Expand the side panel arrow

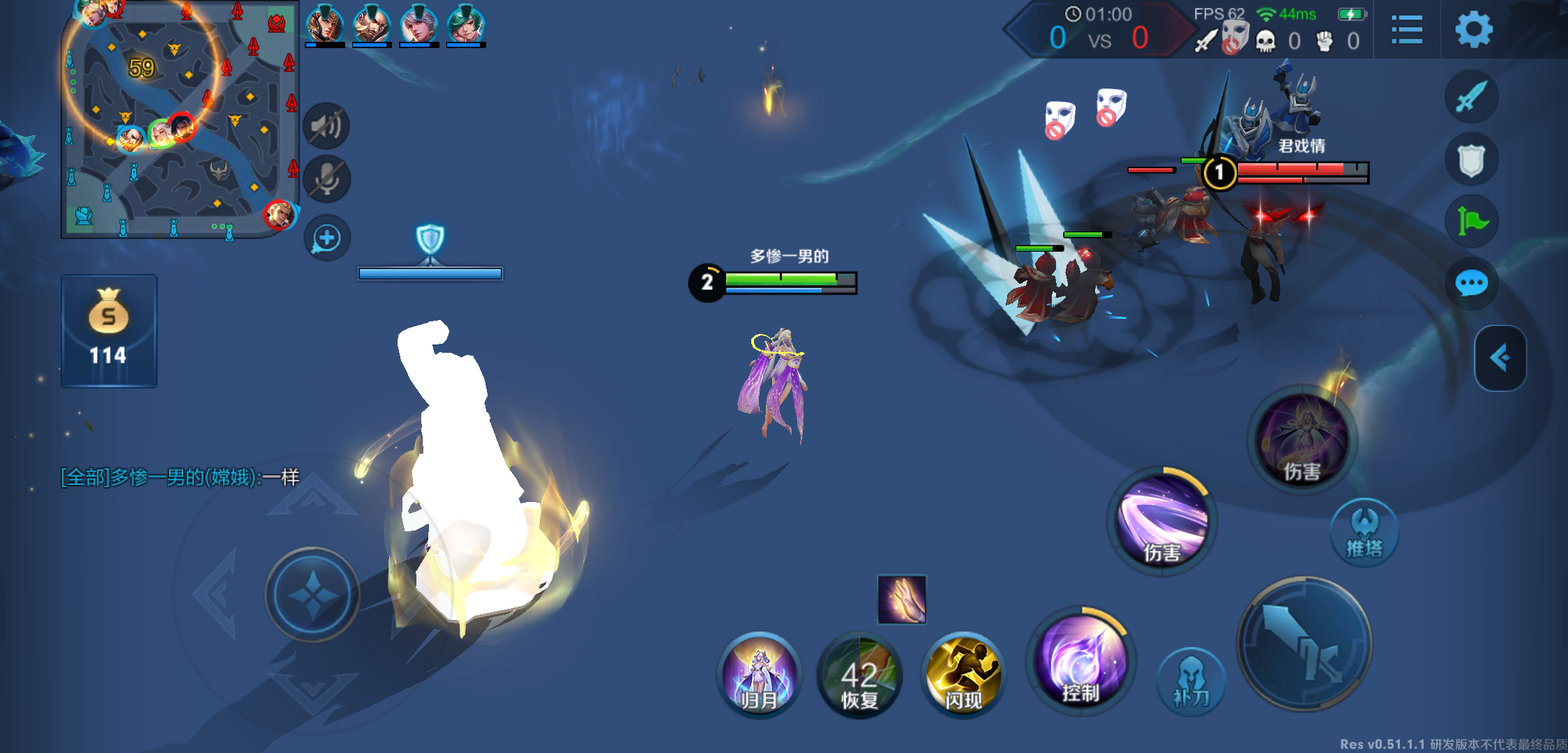pyautogui.click(x=1500, y=358)
